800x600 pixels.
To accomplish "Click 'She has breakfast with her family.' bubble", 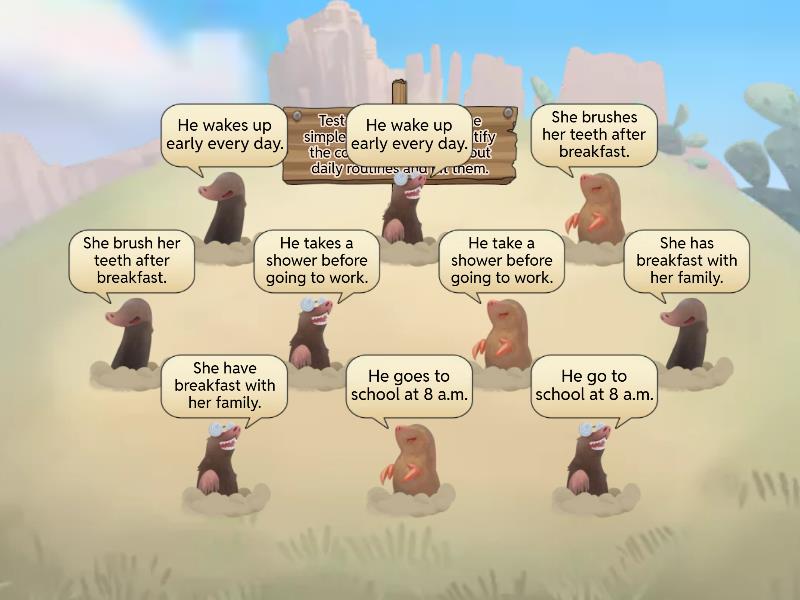I will (686, 260).
